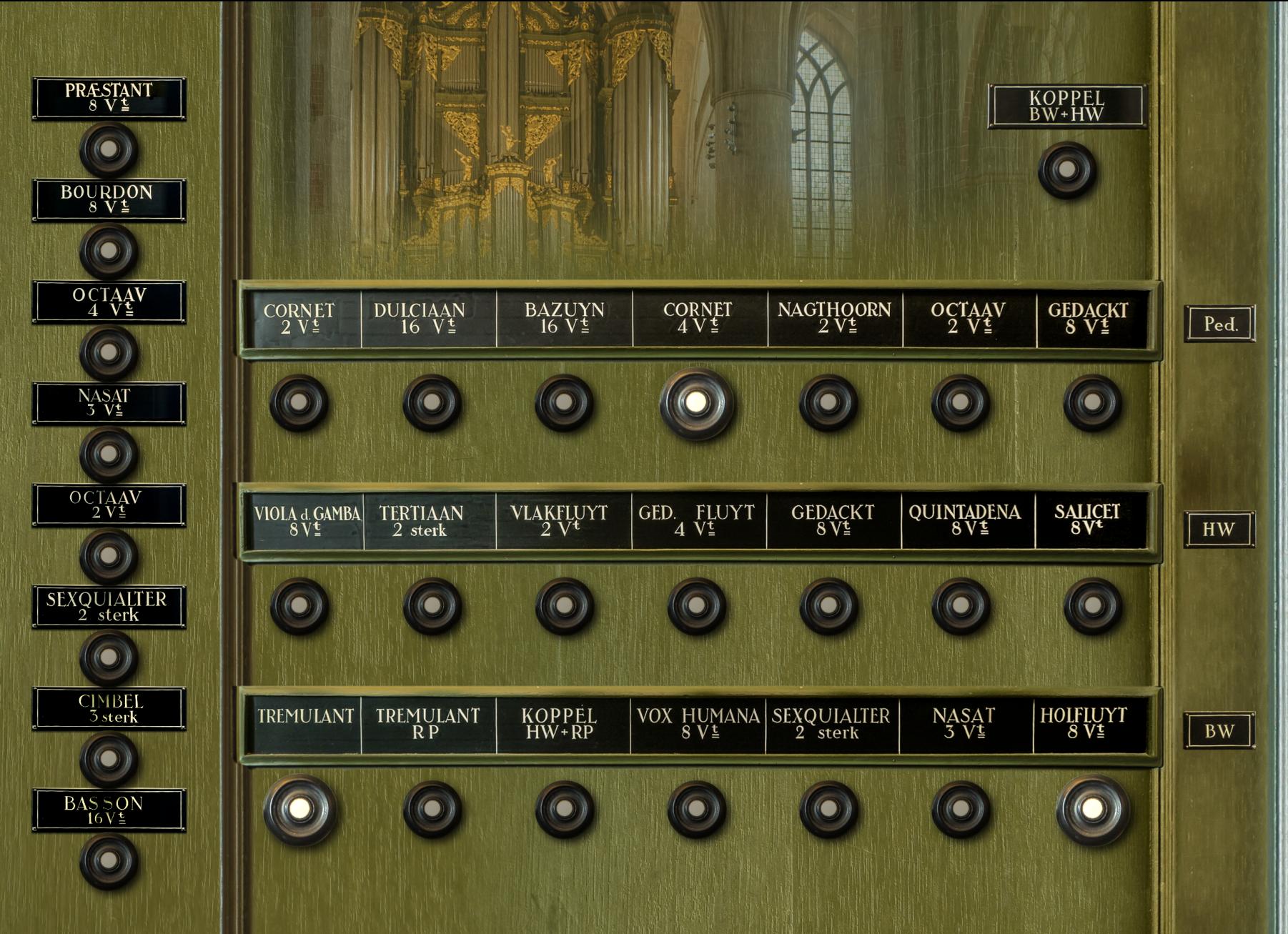Disengage the lit Holfluyt 8 Vt stop
Viewport: 1288px width, 934px height.
pyautogui.click(x=1092, y=809)
